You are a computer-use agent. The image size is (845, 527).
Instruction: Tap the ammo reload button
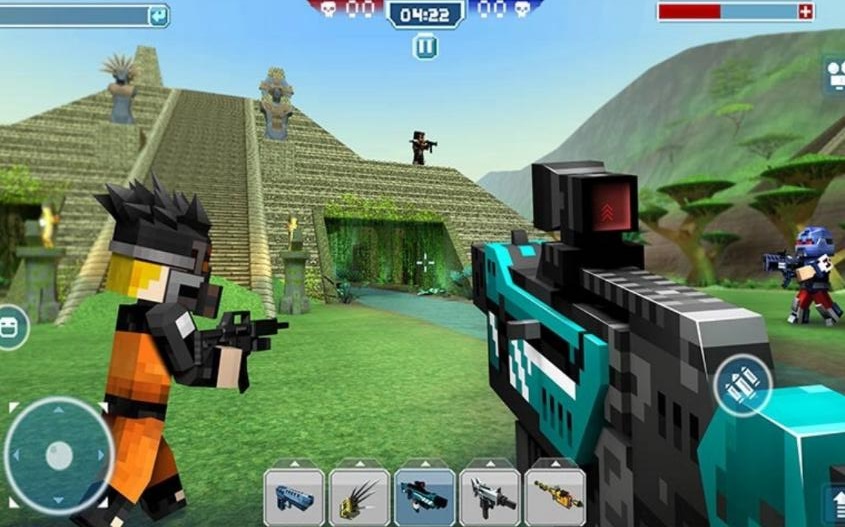[x=742, y=386]
